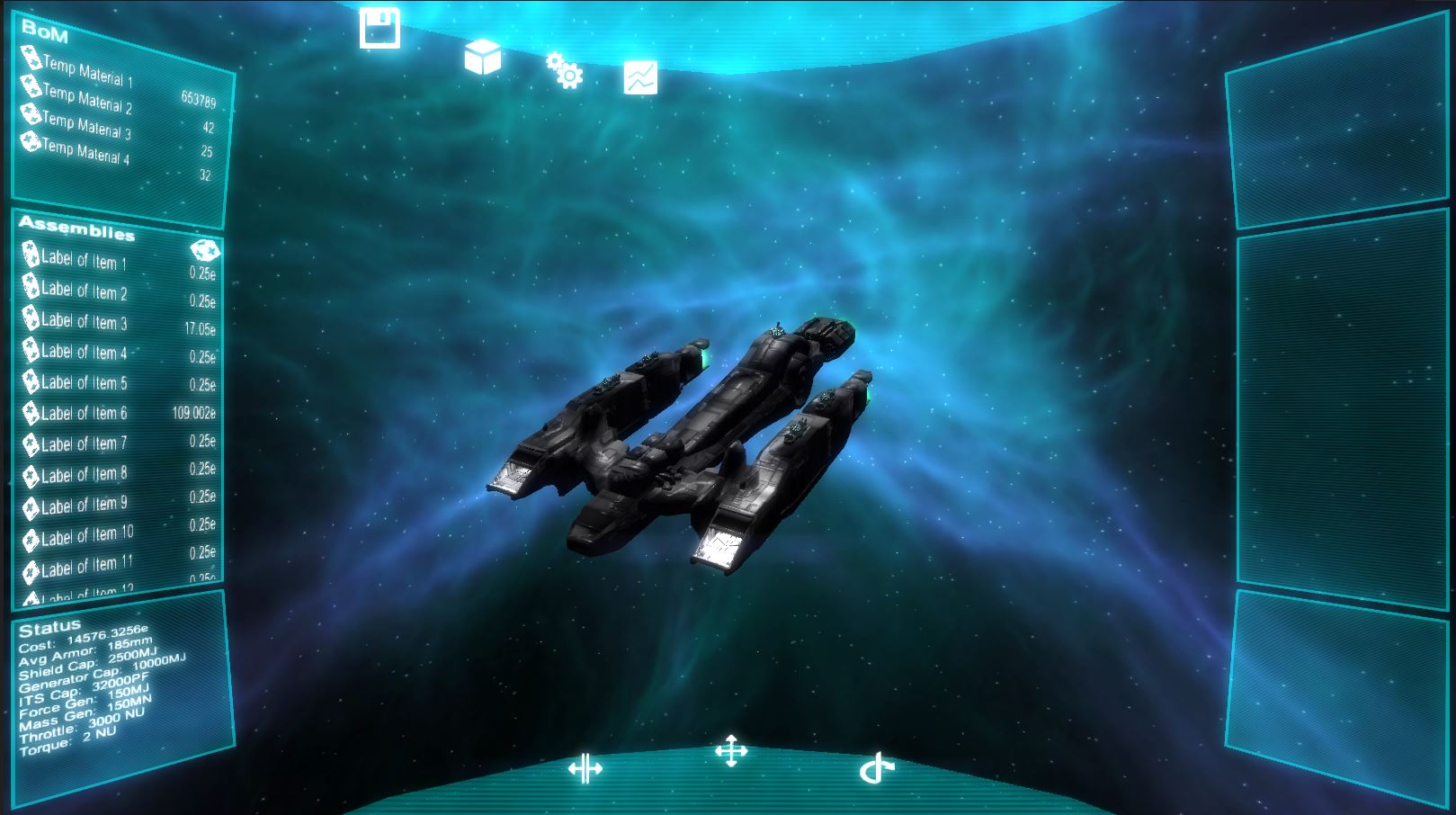Open the statistics graph icon
The image size is (1456, 815).
(640, 77)
